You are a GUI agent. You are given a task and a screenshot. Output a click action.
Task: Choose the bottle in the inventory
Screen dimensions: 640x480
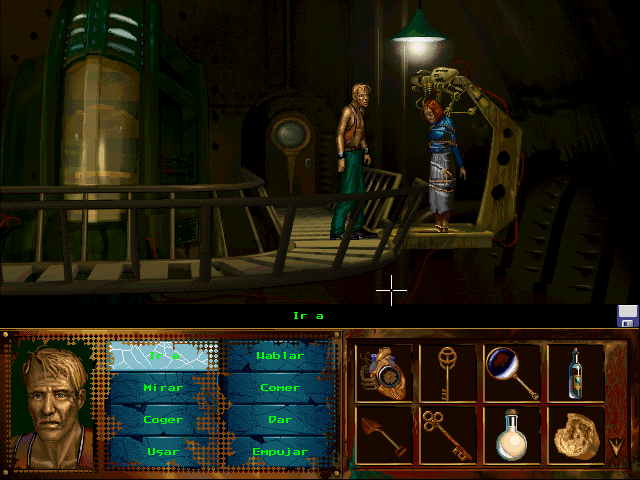576,372
